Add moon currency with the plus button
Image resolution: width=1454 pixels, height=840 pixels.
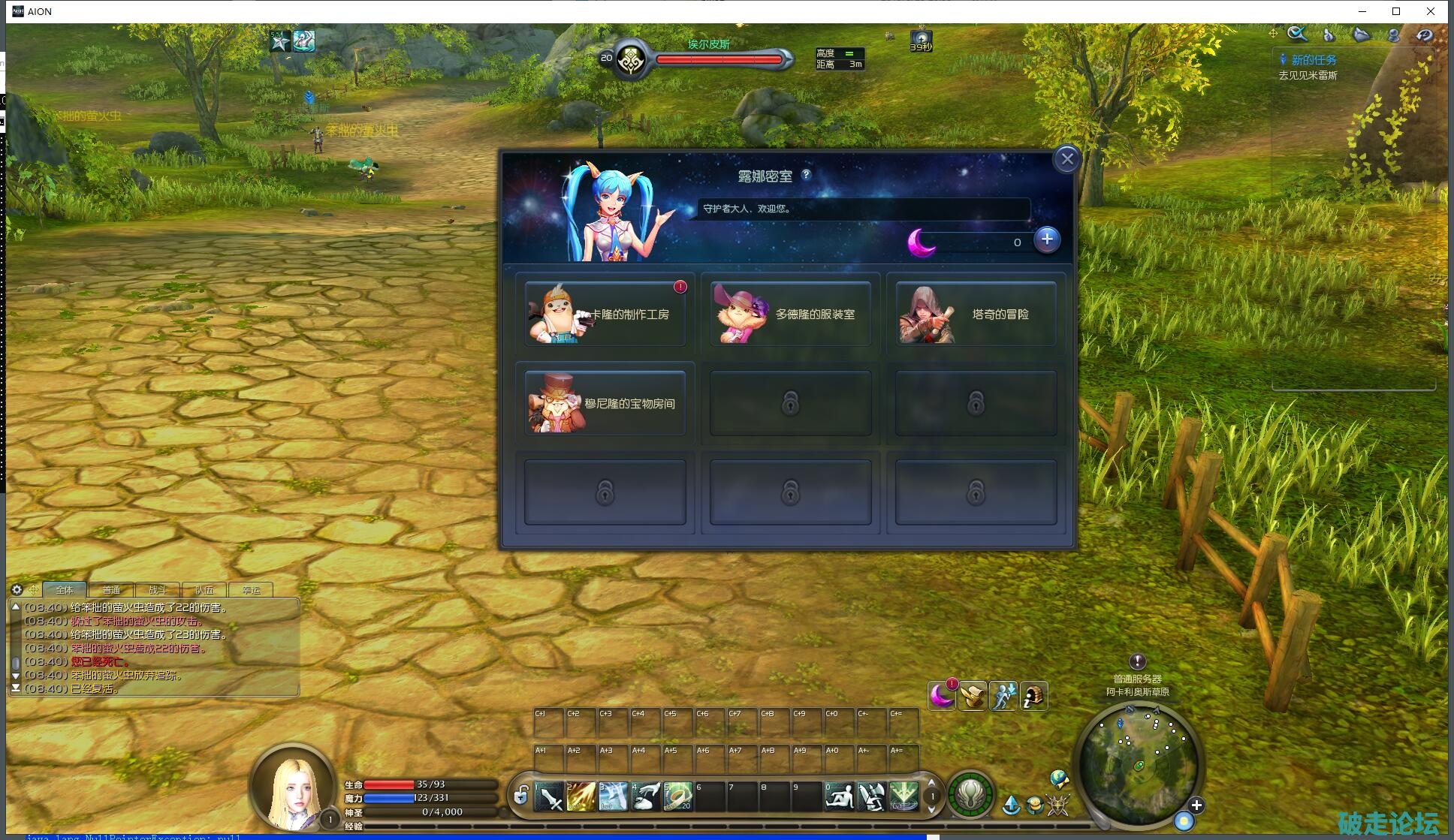click(x=1047, y=239)
